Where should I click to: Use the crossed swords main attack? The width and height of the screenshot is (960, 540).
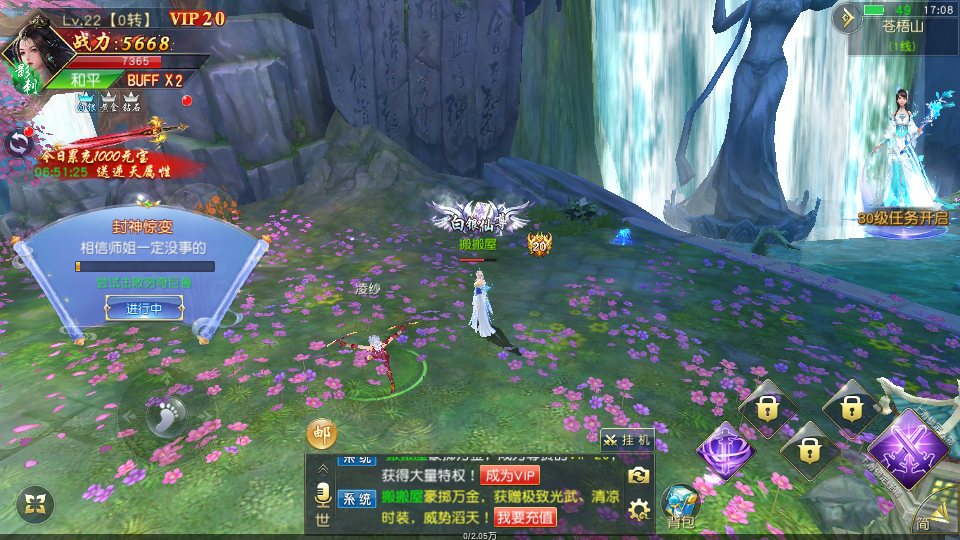click(x=907, y=448)
